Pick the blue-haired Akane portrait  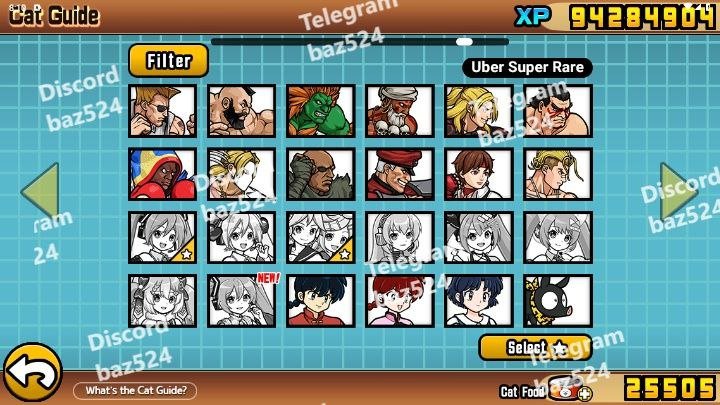pos(478,301)
